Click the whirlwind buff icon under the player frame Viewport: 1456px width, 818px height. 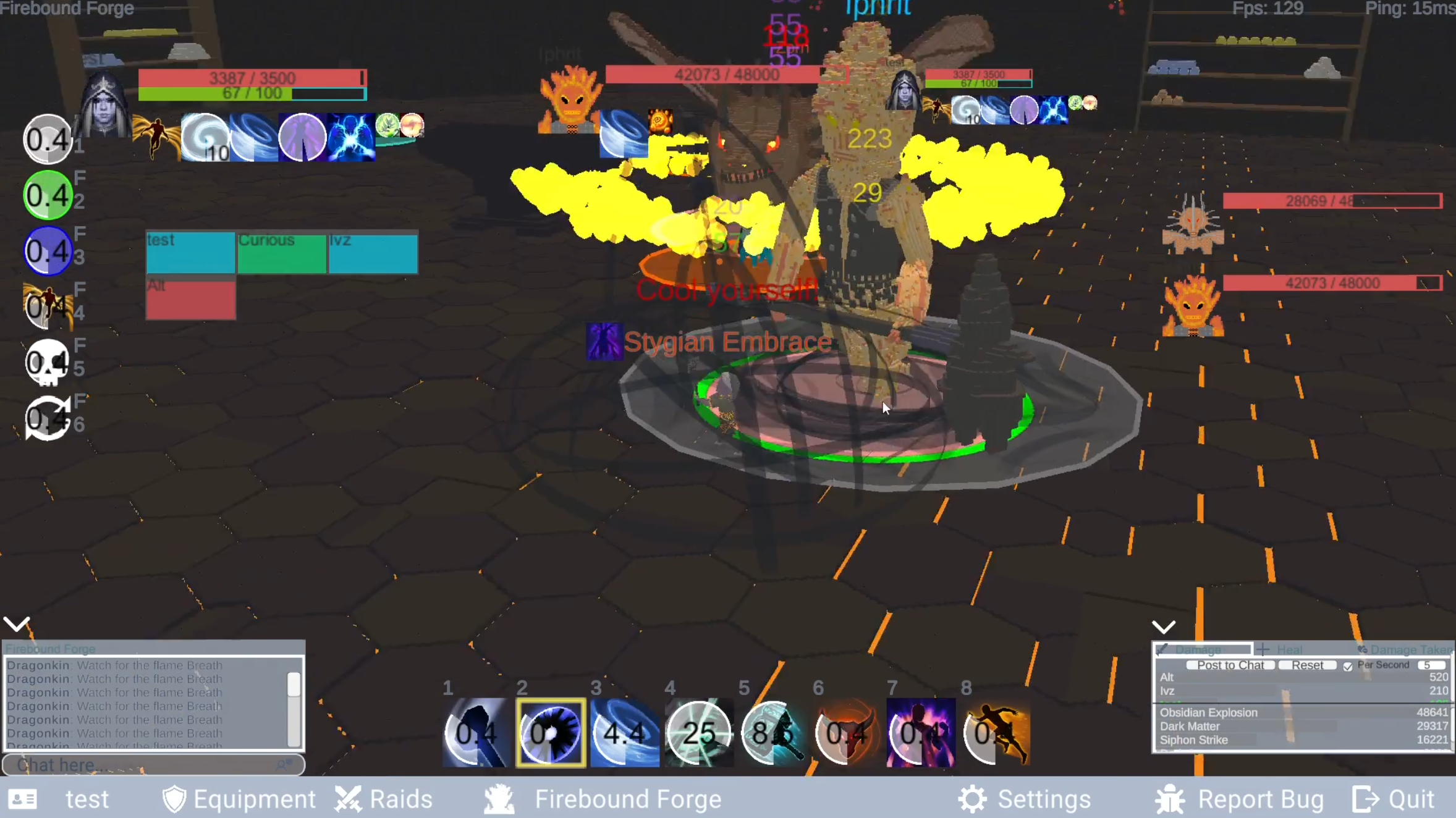point(205,137)
